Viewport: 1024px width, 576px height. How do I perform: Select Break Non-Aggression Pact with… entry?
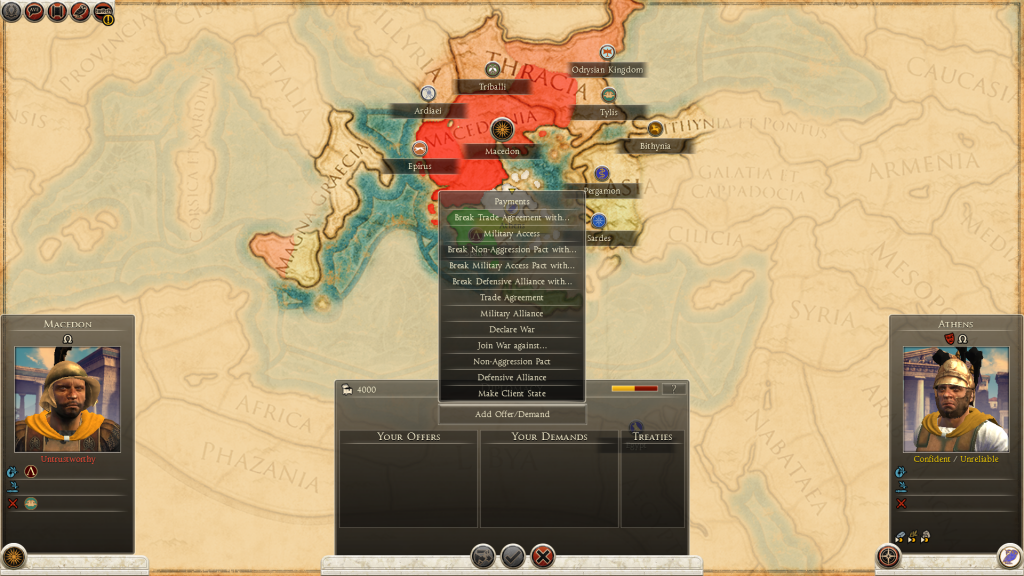click(512, 250)
